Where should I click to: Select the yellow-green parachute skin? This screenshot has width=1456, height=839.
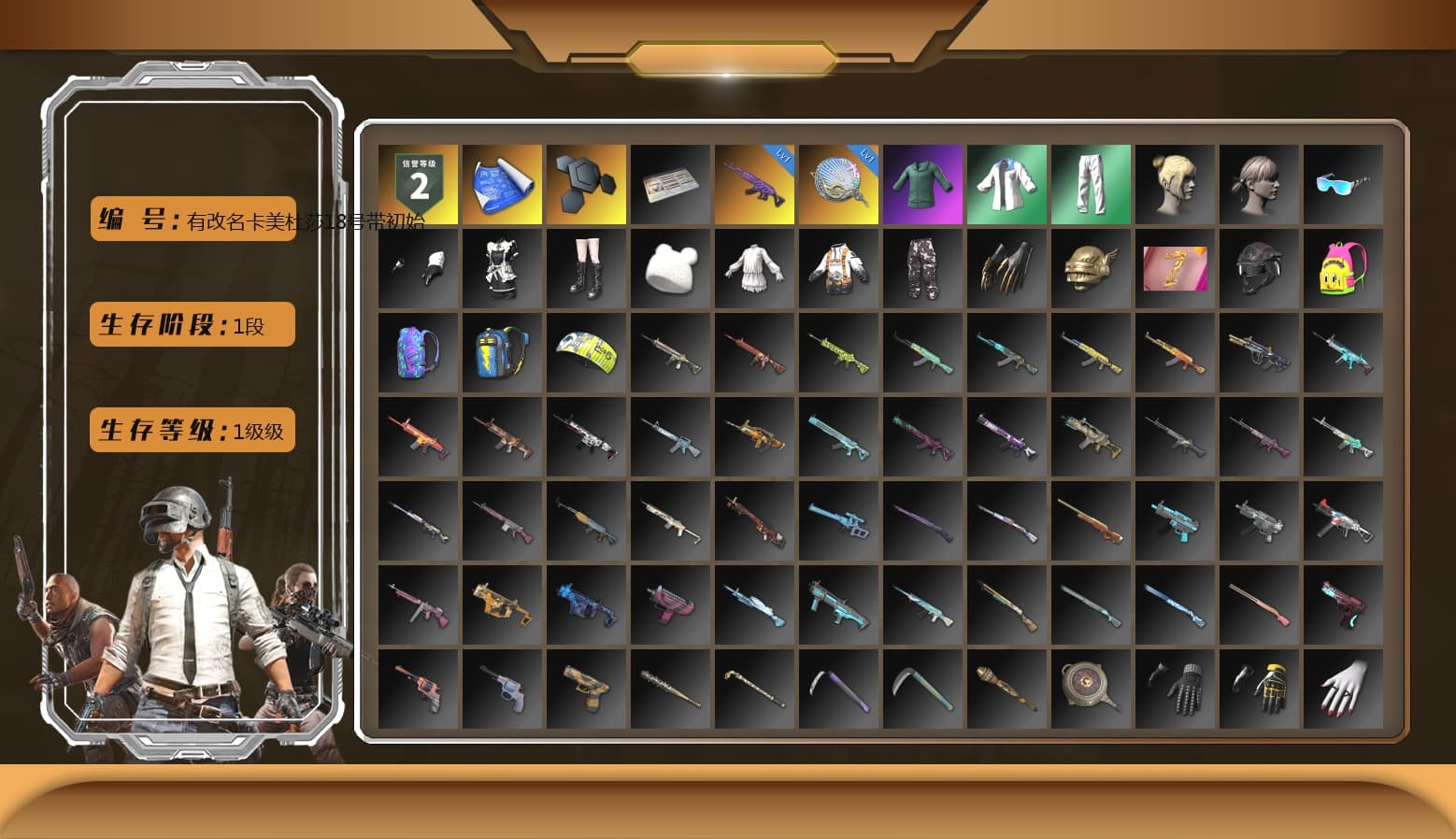(586, 353)
